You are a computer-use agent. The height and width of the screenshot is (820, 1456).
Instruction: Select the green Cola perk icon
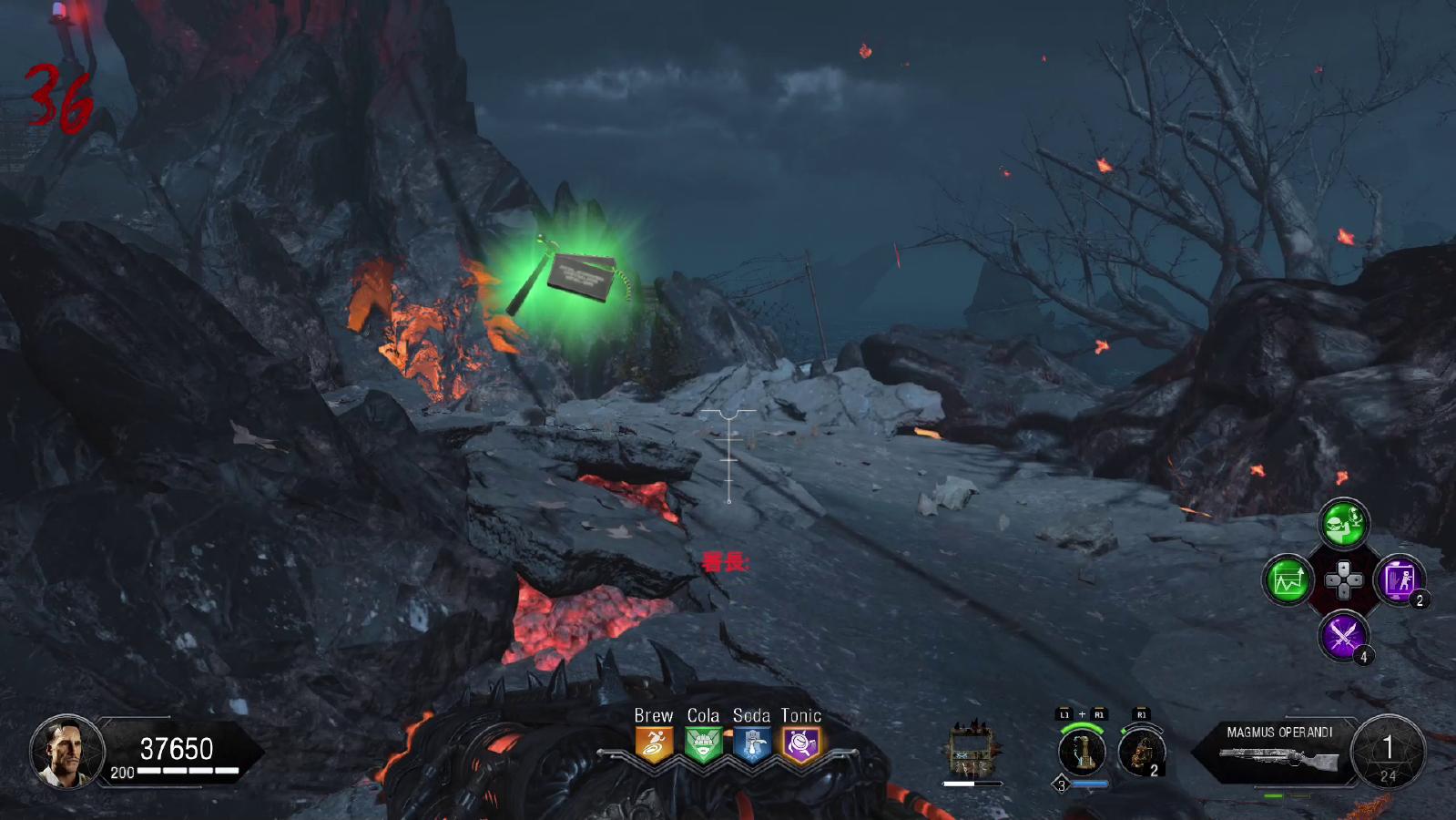[703, 745]
